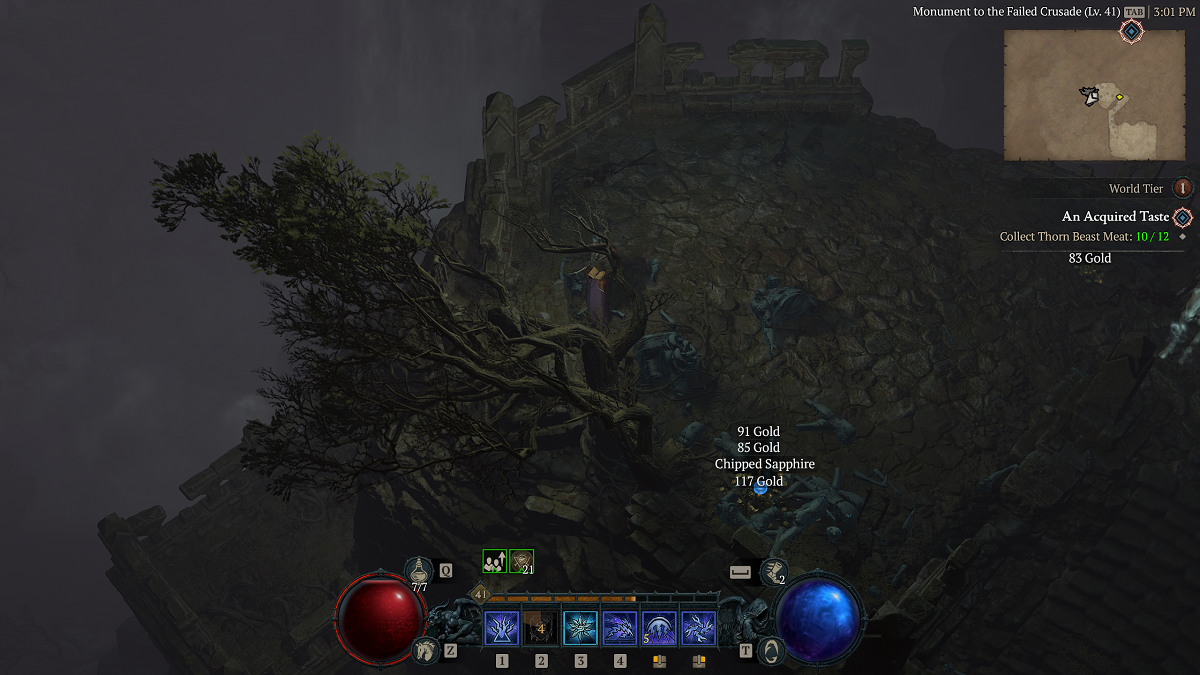1200x675 pixels.
Task: Select the cooling-down shield skill in slot two
Action: tap(541, 628)
